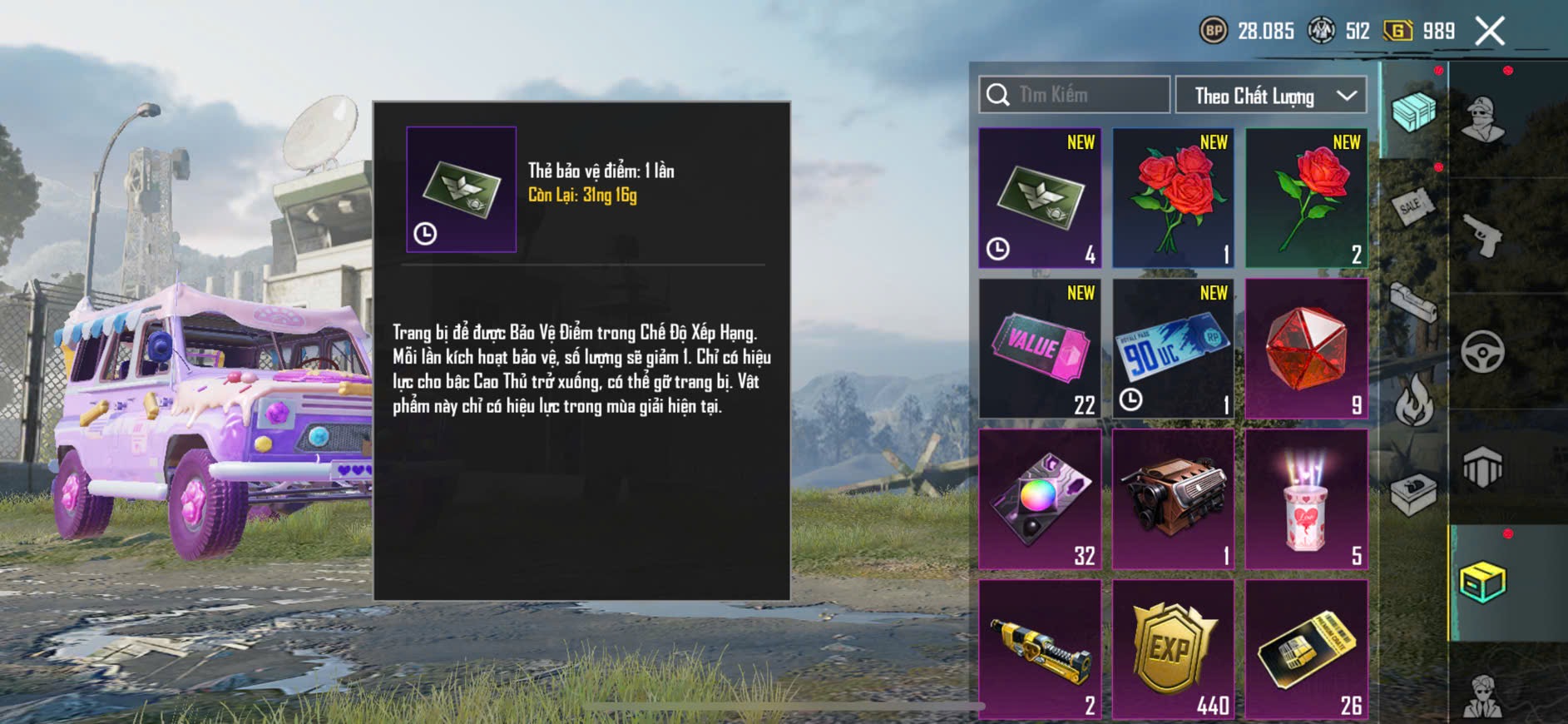Open the pistol weapons category tab
Viewport: 1568px width, 724px height.
1482,236
